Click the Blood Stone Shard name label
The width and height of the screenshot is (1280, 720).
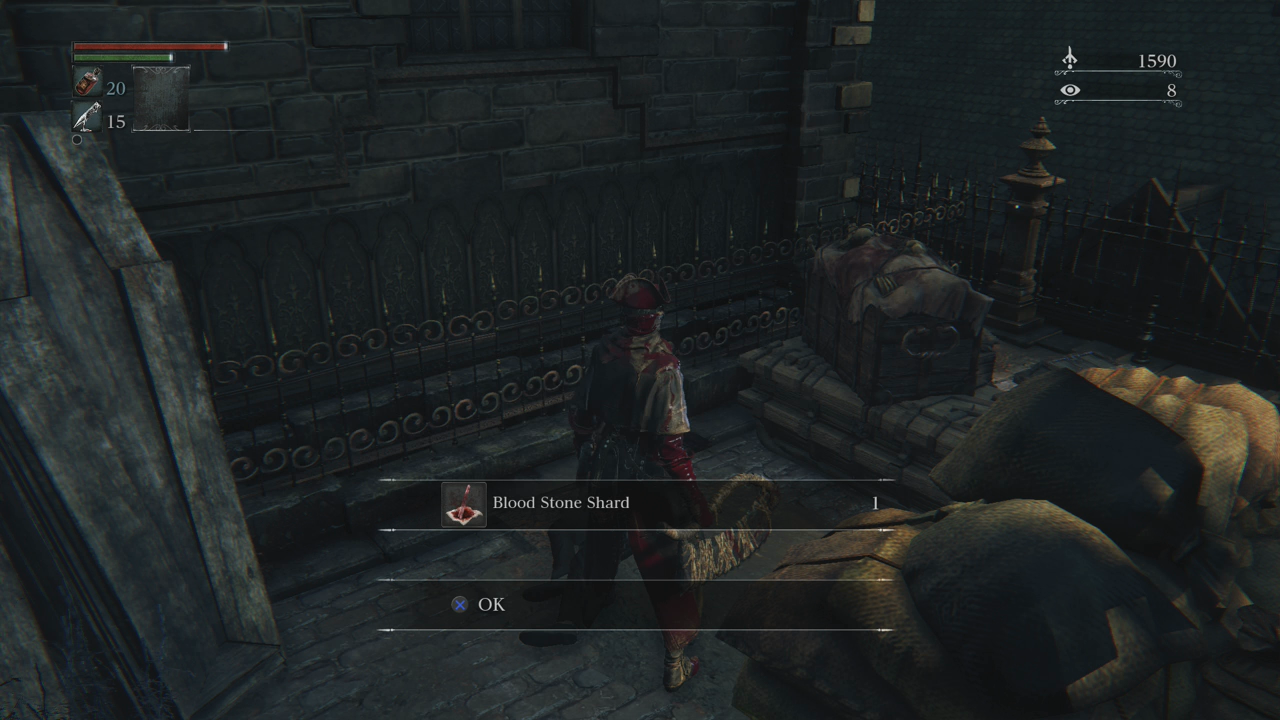click(x=560, y=503)
